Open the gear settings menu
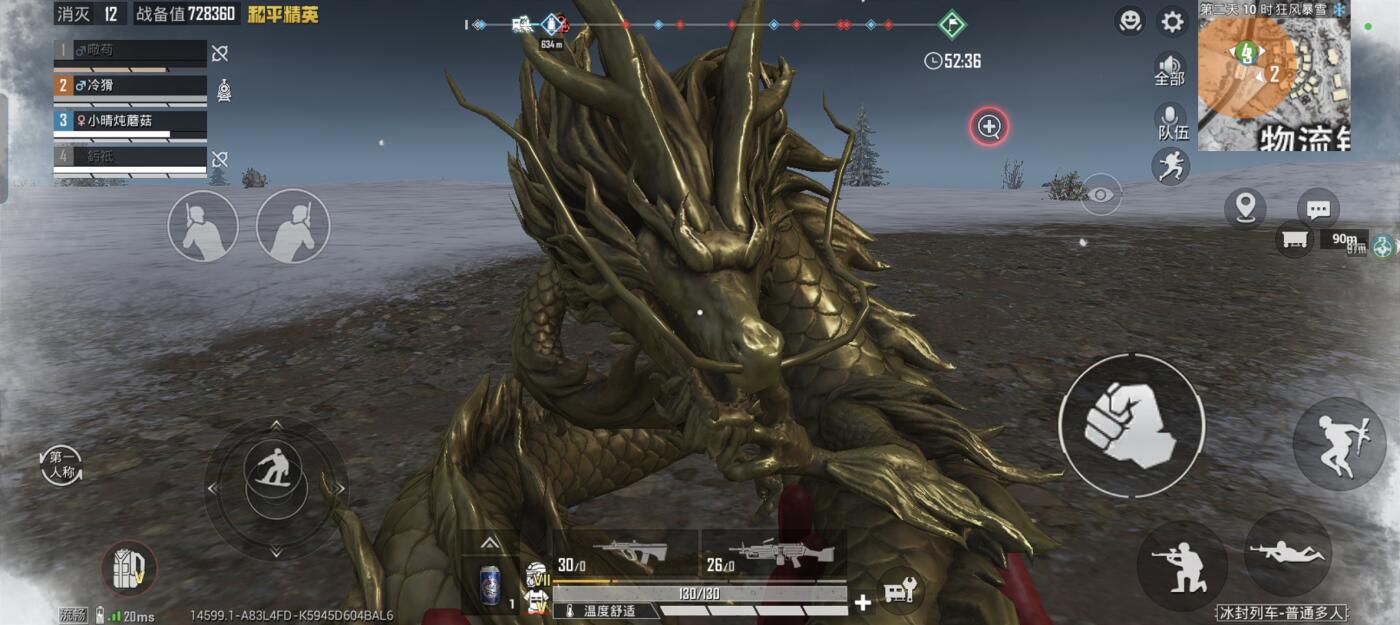The height and width of the screenshot is (625, 1400). pyautogui.click(x=1171, y=21)
